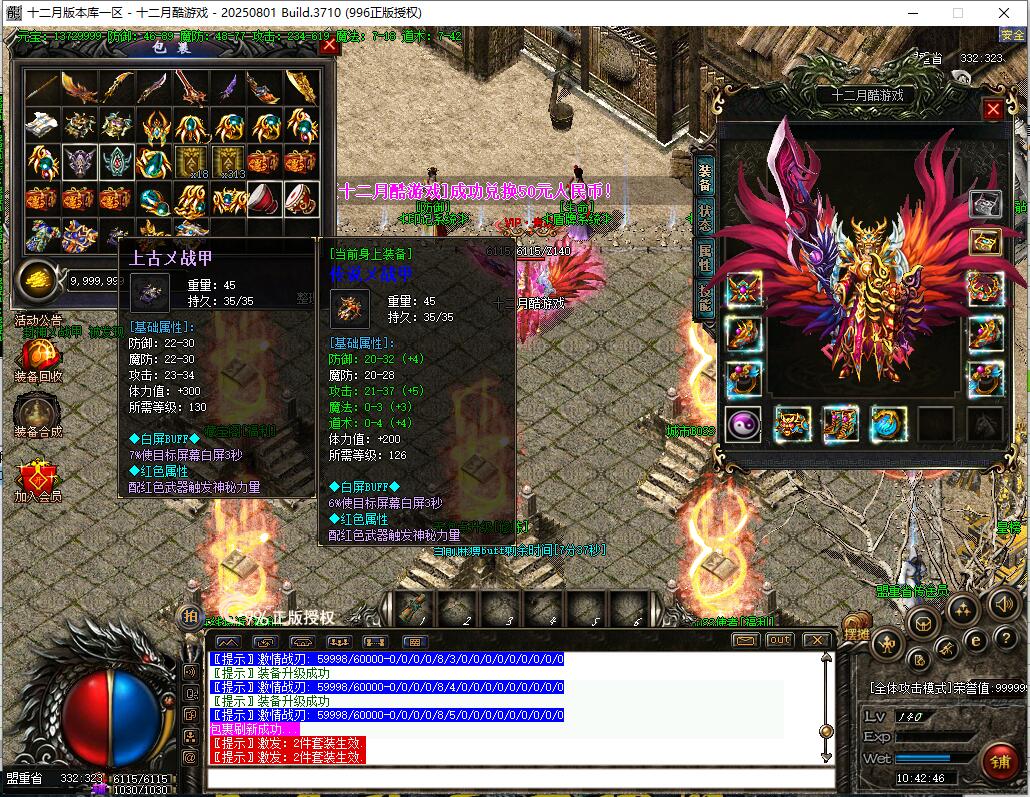This screenshot has height=797, width=1030.
Task: Show the 技能 skills tab
Action: pyautogui.click(x=705, y=296)
